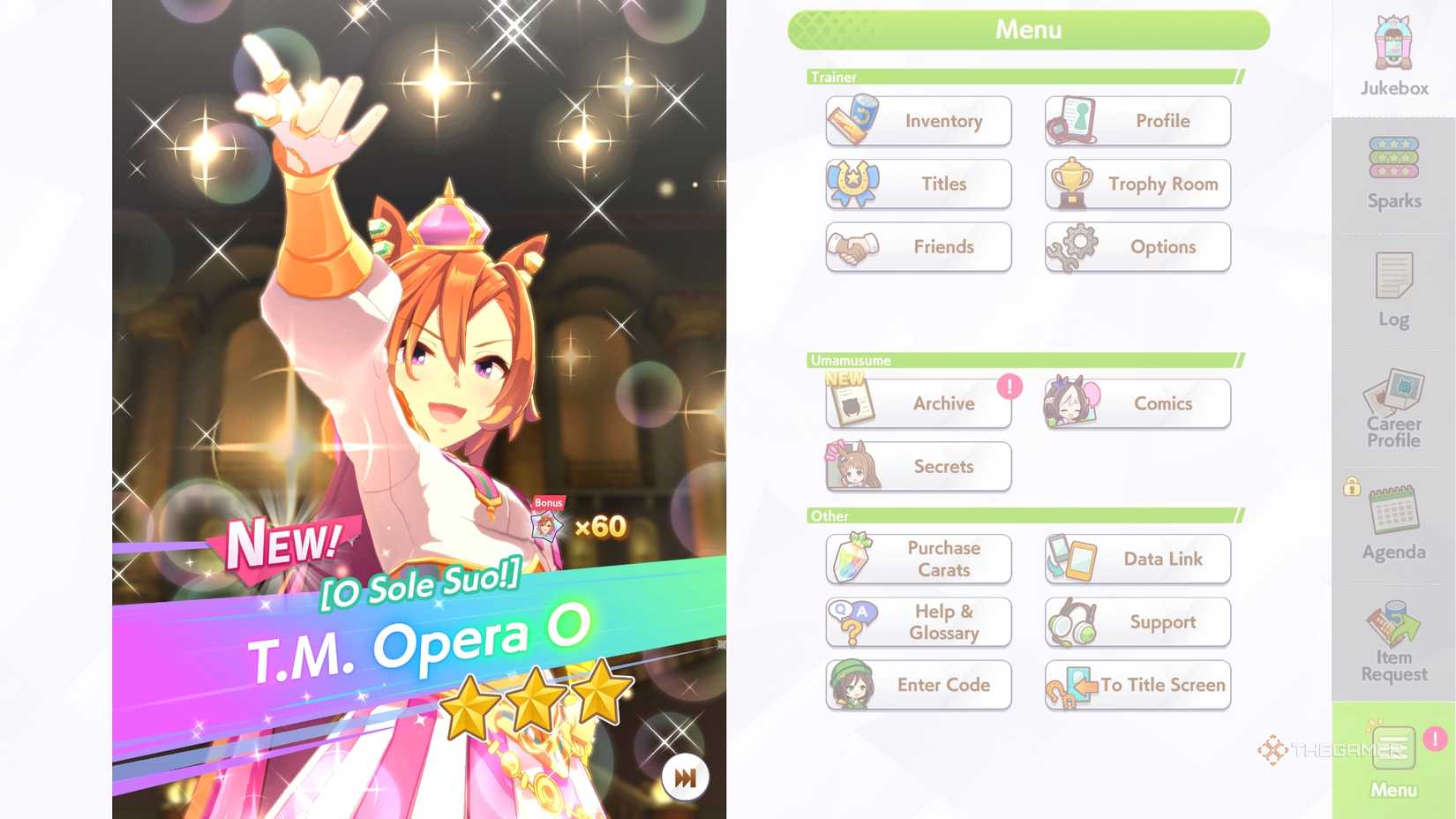Click the wrench Options icon
Image resolution: width=1456 pixels, height=819 pixels.
(1070, 247)
